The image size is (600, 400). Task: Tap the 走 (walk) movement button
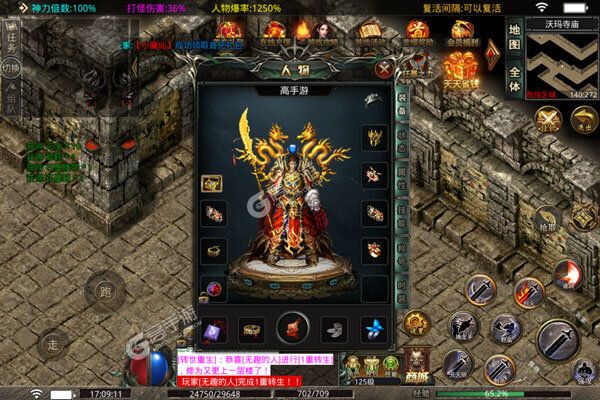pos(54,343)
